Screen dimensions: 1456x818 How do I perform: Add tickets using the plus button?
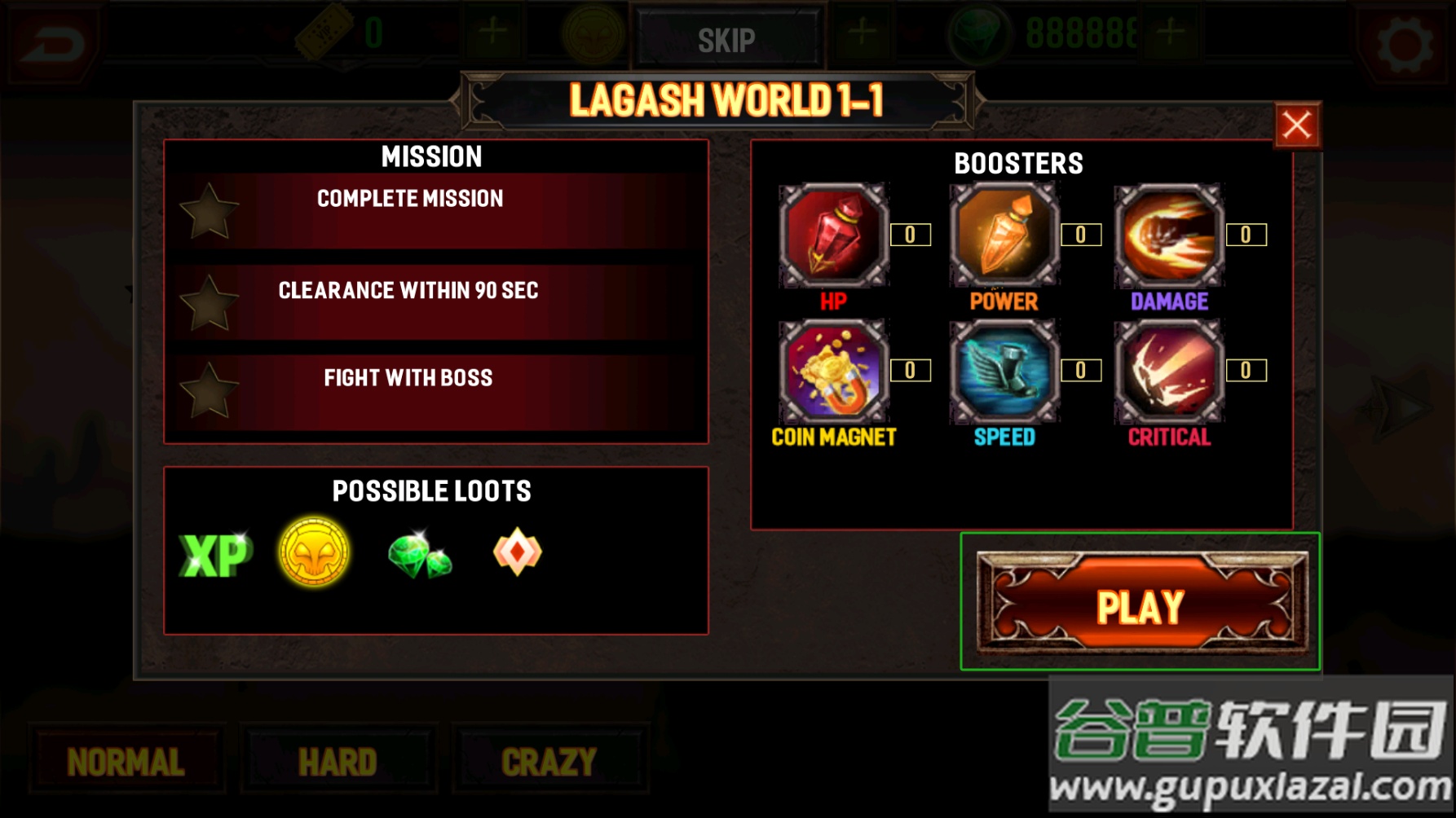tap(492, 33)
